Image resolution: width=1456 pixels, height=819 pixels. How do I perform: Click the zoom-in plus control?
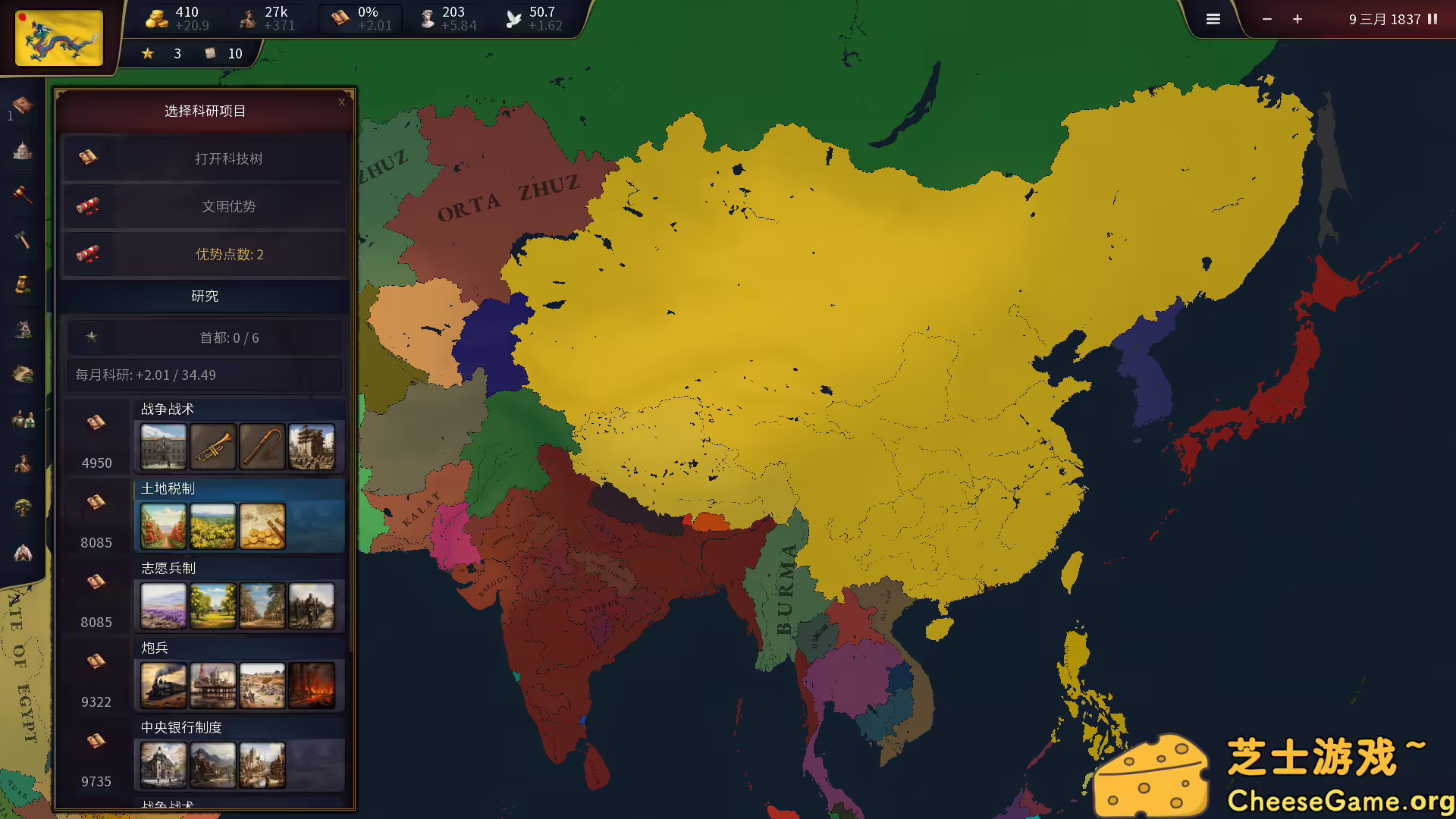pyautogui.click(x=1297, y=18)
